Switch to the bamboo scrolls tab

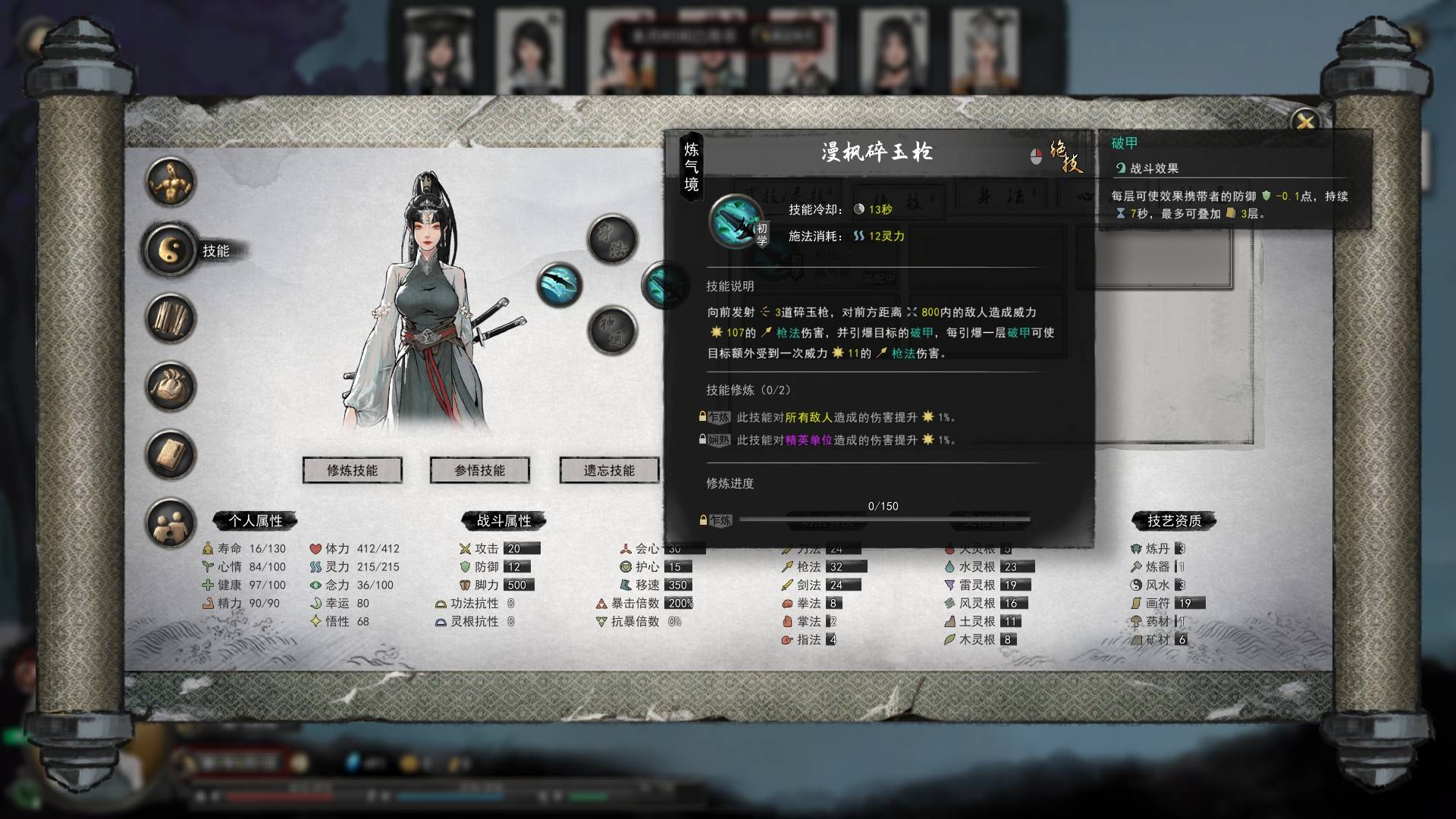pos(171,318)
